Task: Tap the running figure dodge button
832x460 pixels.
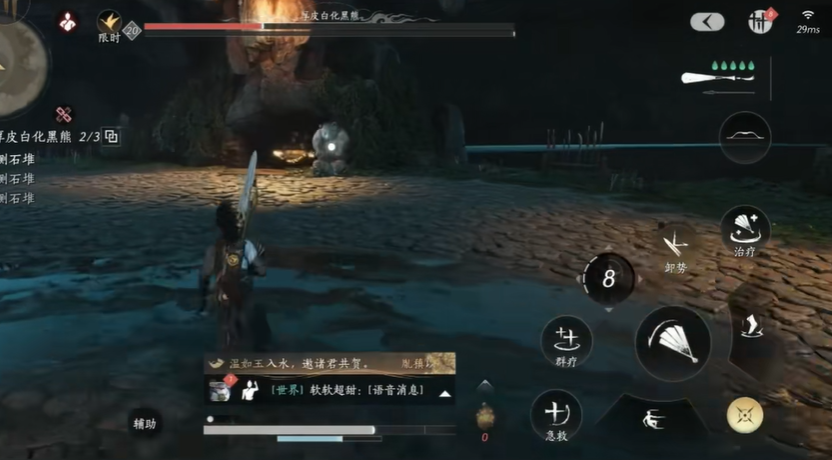Action: pyautogui.click(x=653, y=418)
